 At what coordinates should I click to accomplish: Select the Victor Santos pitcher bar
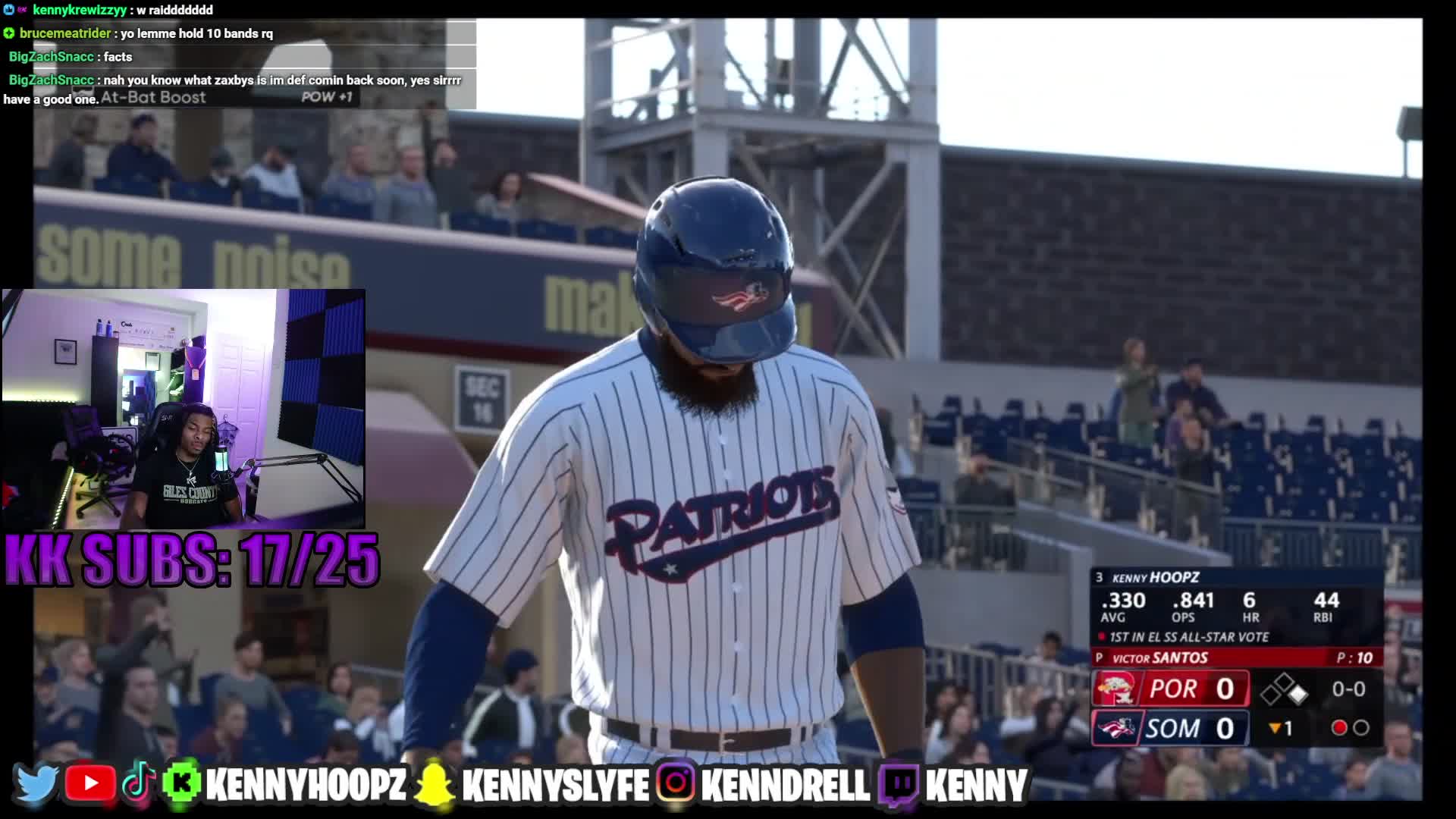(1236, 657)
